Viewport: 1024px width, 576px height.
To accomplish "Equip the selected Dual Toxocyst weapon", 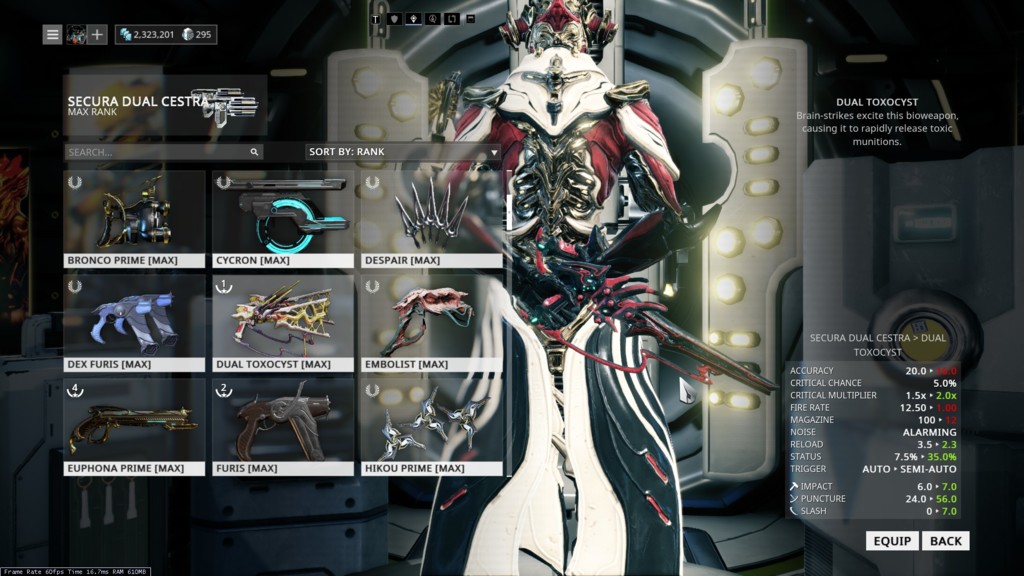I will [x=892, y=541].
